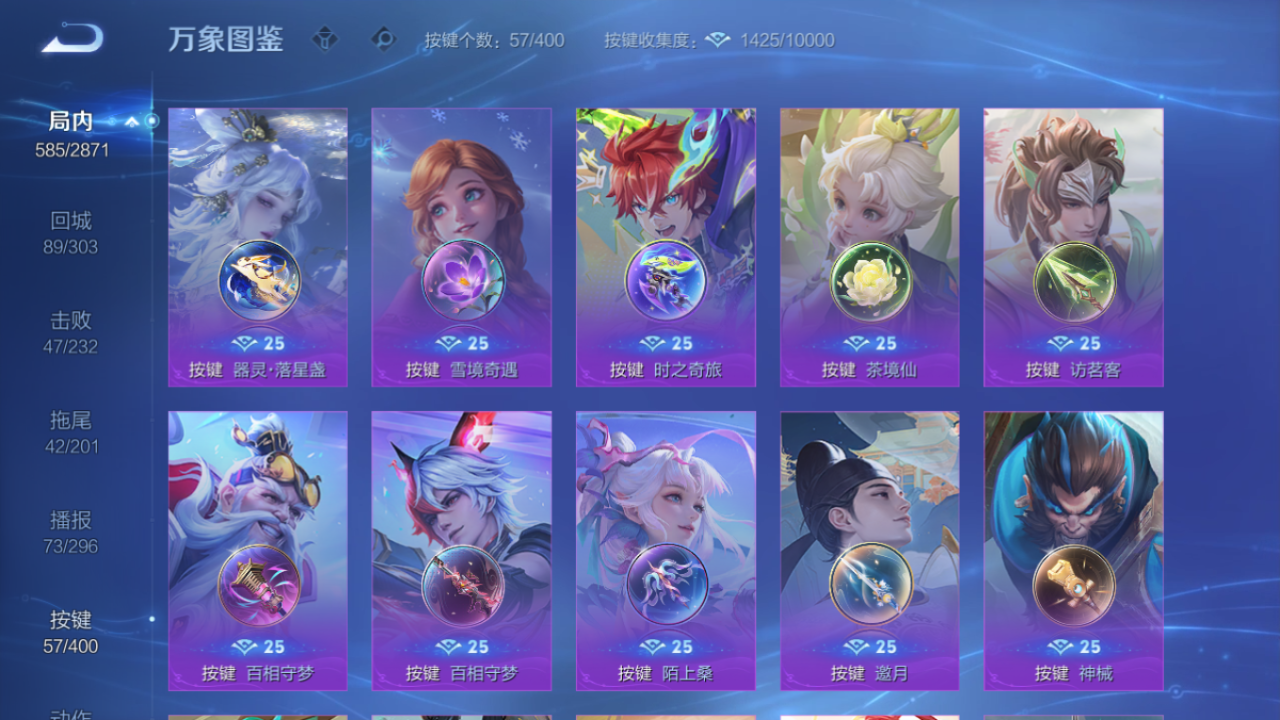The height and width of the screenshot is (720, 1280).
Task: Click the diamond icon next to 1425/10000
Action: pos(717,41)
